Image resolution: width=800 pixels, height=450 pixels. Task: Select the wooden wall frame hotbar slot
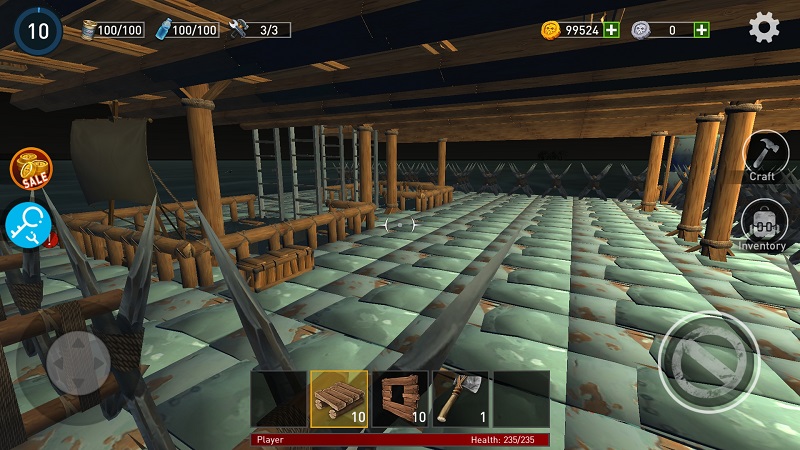pos(400,399)
